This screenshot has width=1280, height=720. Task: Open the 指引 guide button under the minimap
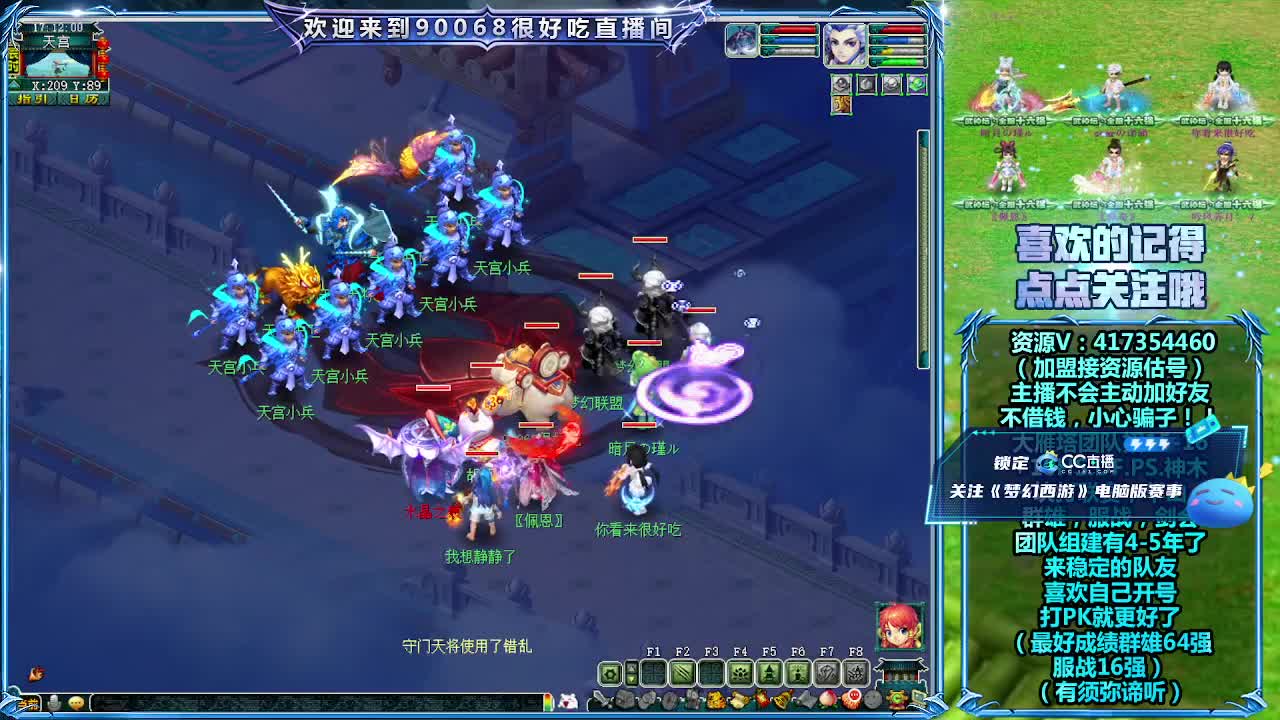point(30,99)
